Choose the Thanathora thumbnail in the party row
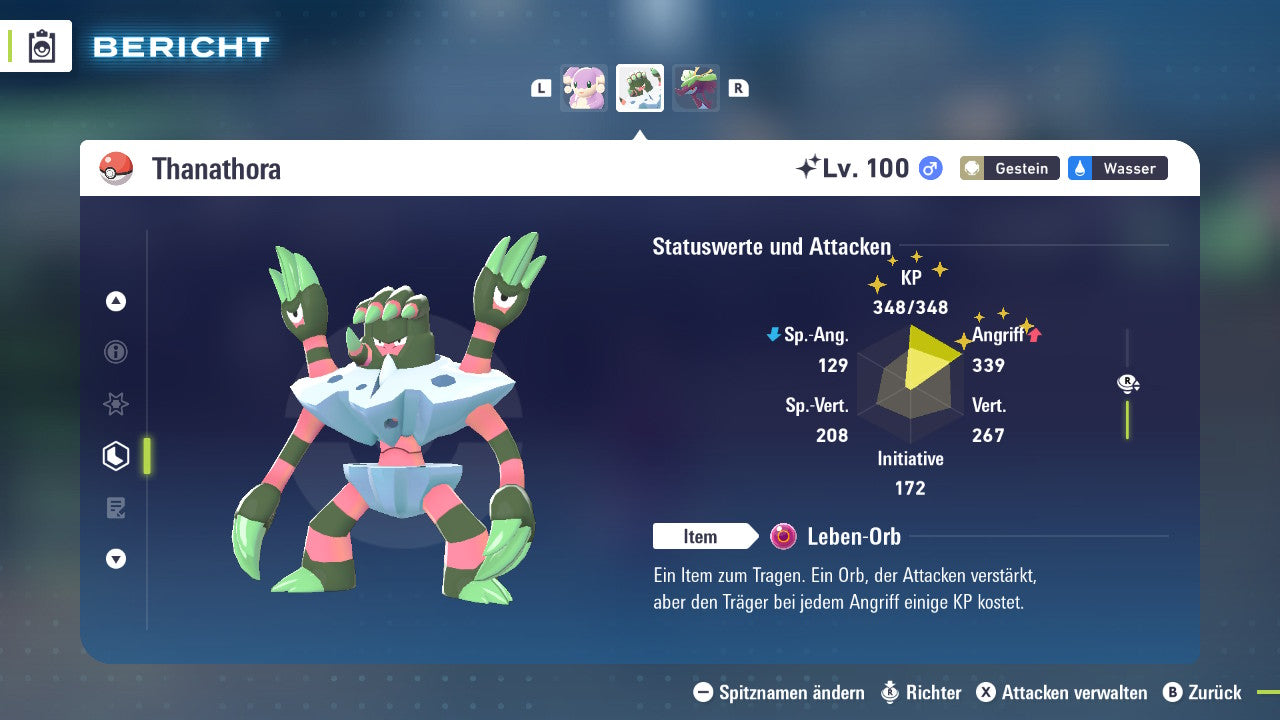Viewport: 1280px width, 720px height. (x=640, y=88)
